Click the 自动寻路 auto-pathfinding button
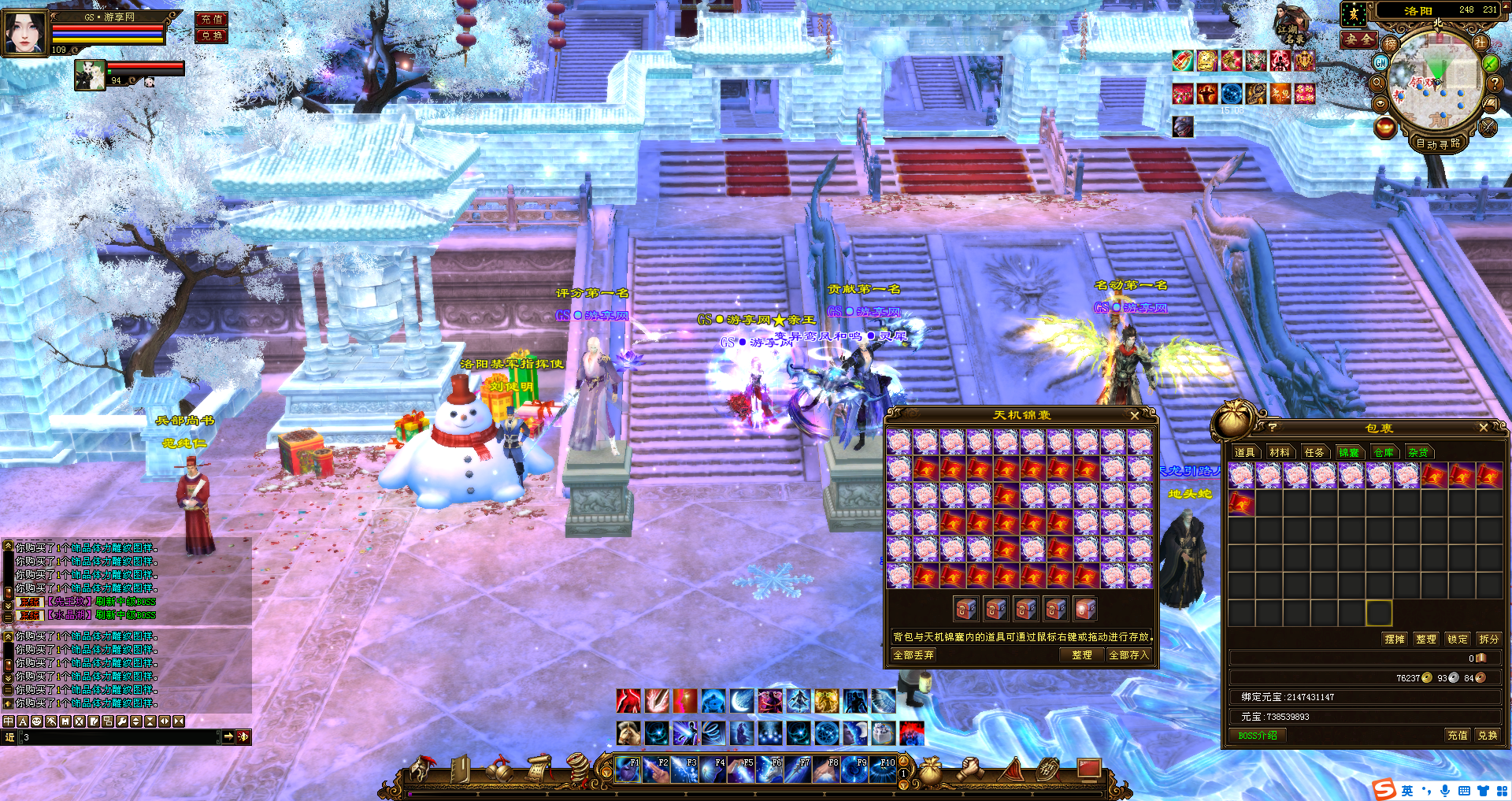Screen dimensions: 1512x801 tap(1438, 143)
